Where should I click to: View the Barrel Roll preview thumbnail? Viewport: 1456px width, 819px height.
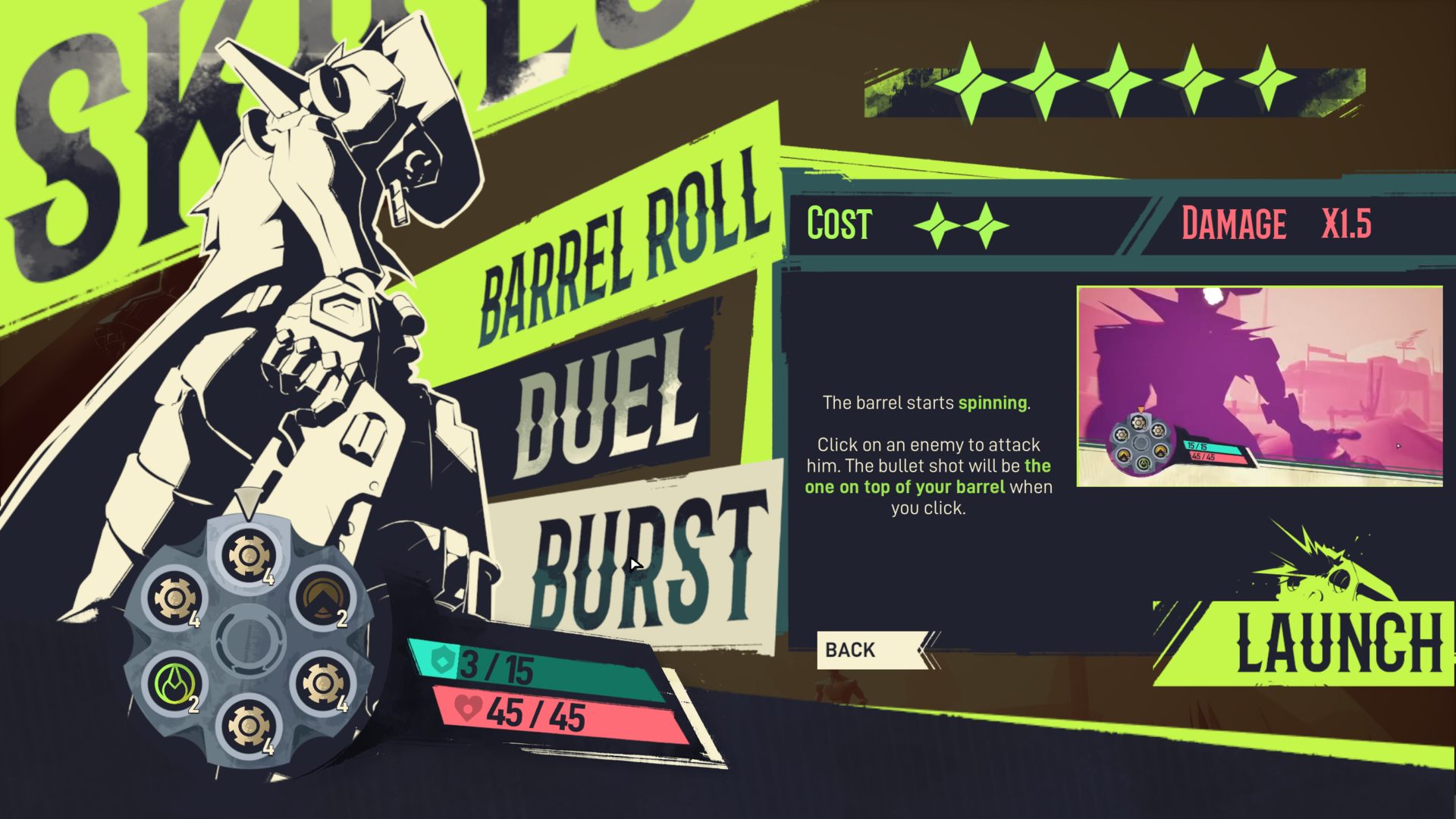[1259, 387]
